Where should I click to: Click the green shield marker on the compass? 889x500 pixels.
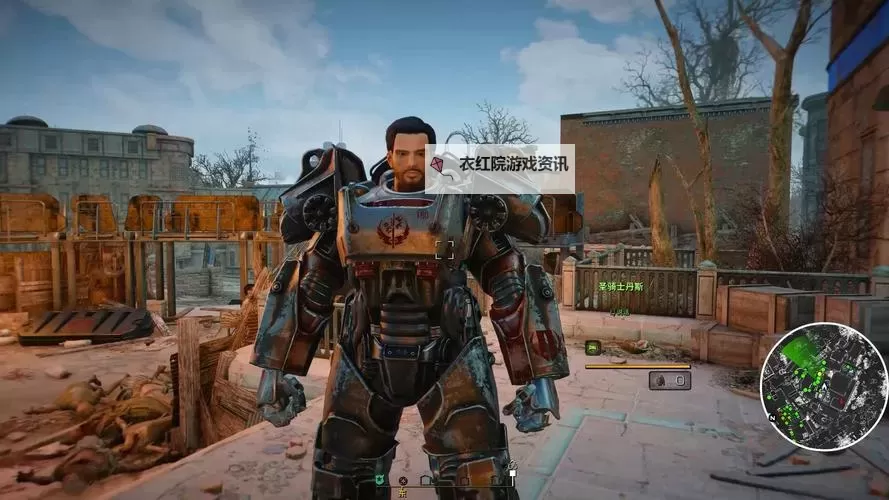[381, 480]
